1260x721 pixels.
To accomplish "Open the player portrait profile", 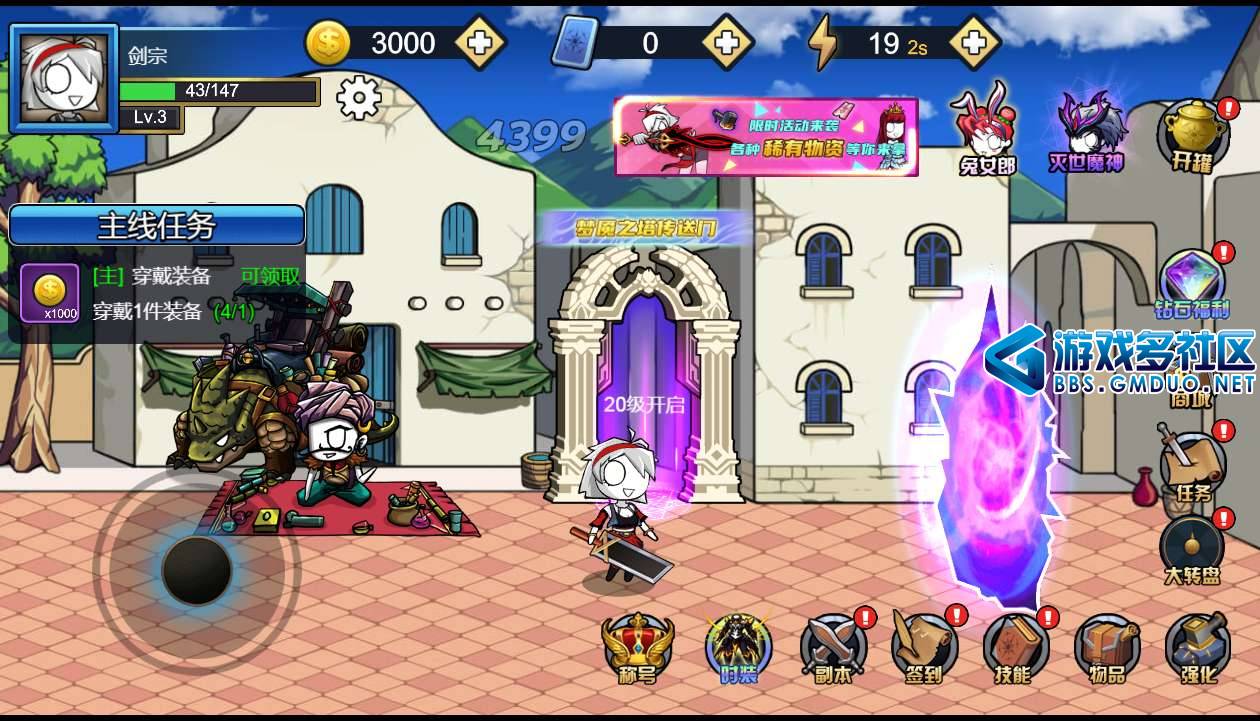I will point(63,78).
